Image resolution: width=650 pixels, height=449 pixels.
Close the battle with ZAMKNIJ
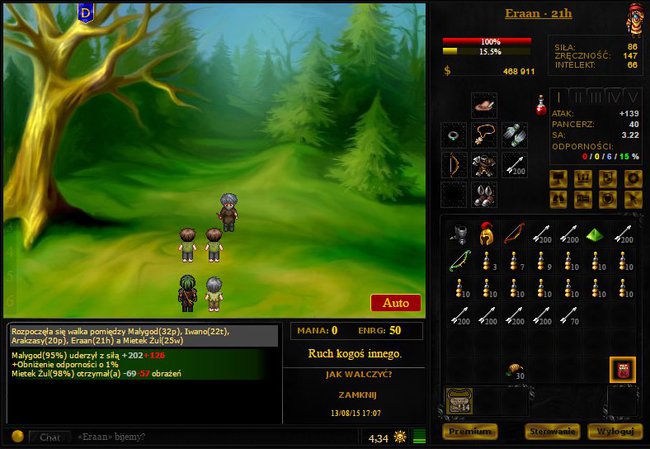(355, 395)
